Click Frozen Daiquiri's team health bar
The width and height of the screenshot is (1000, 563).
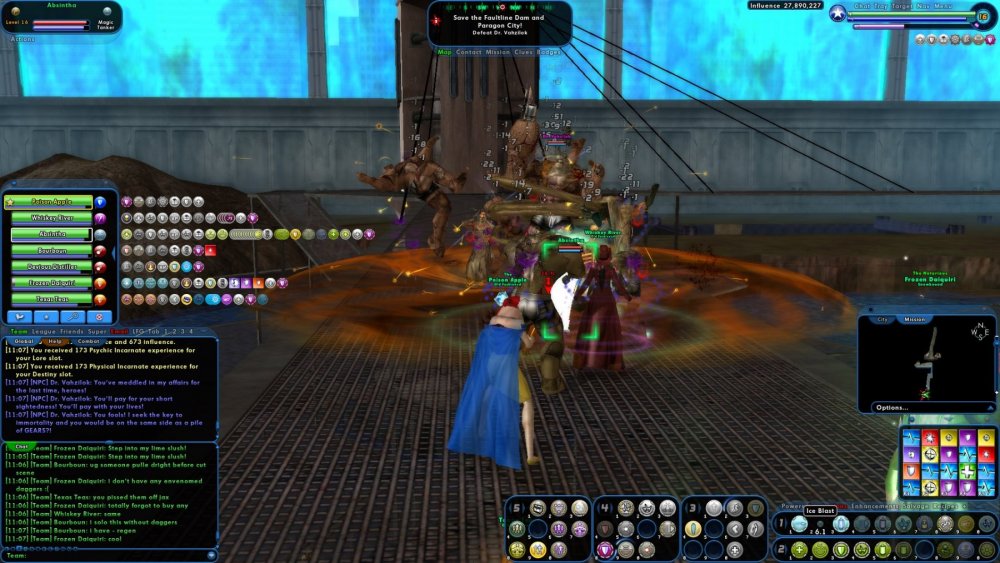[50, 283]
